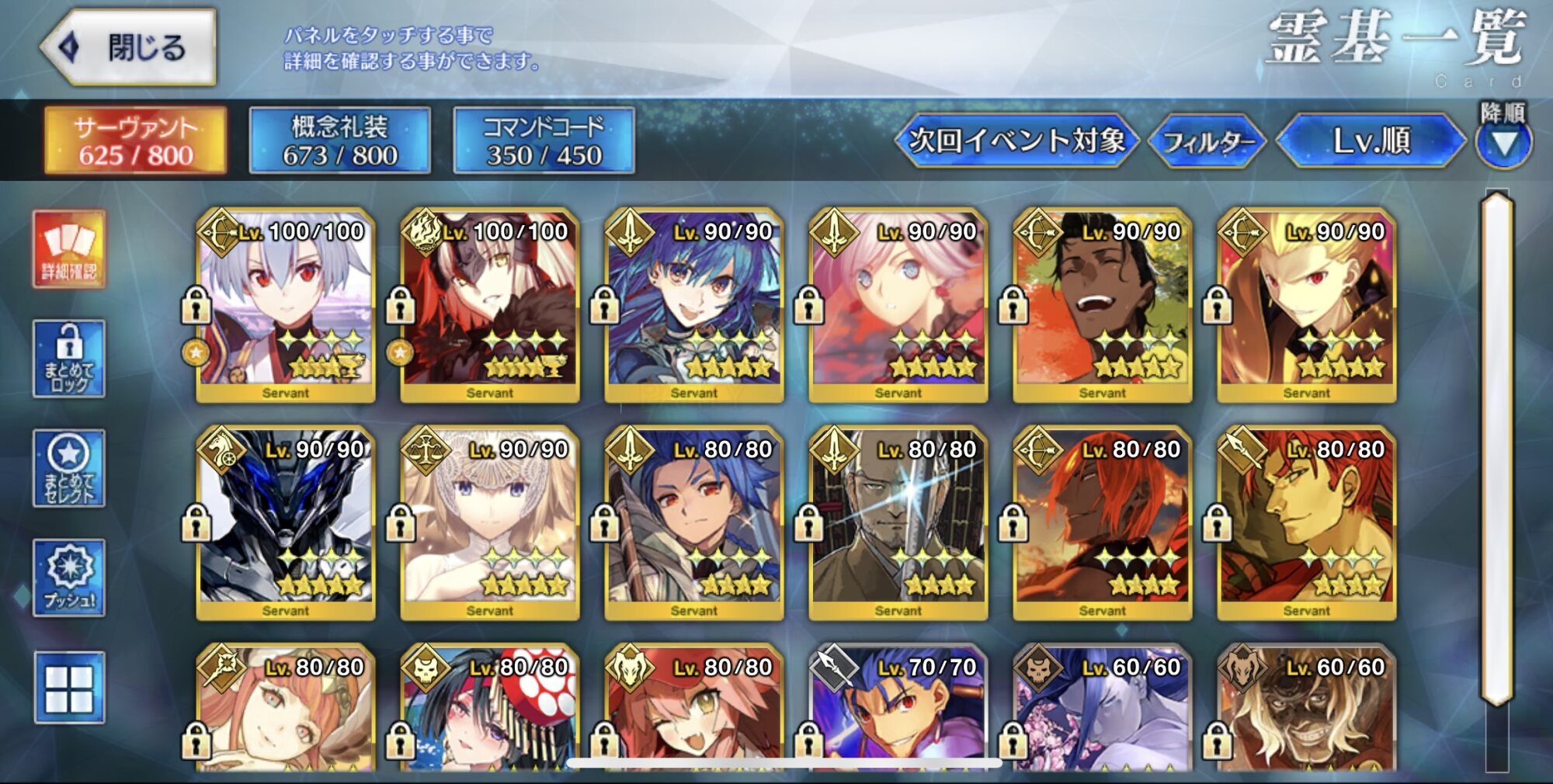Click the プッシュ! button
Image resolution: width=1553 pixels, height=784 pixels.
click(x=69, y=578)
